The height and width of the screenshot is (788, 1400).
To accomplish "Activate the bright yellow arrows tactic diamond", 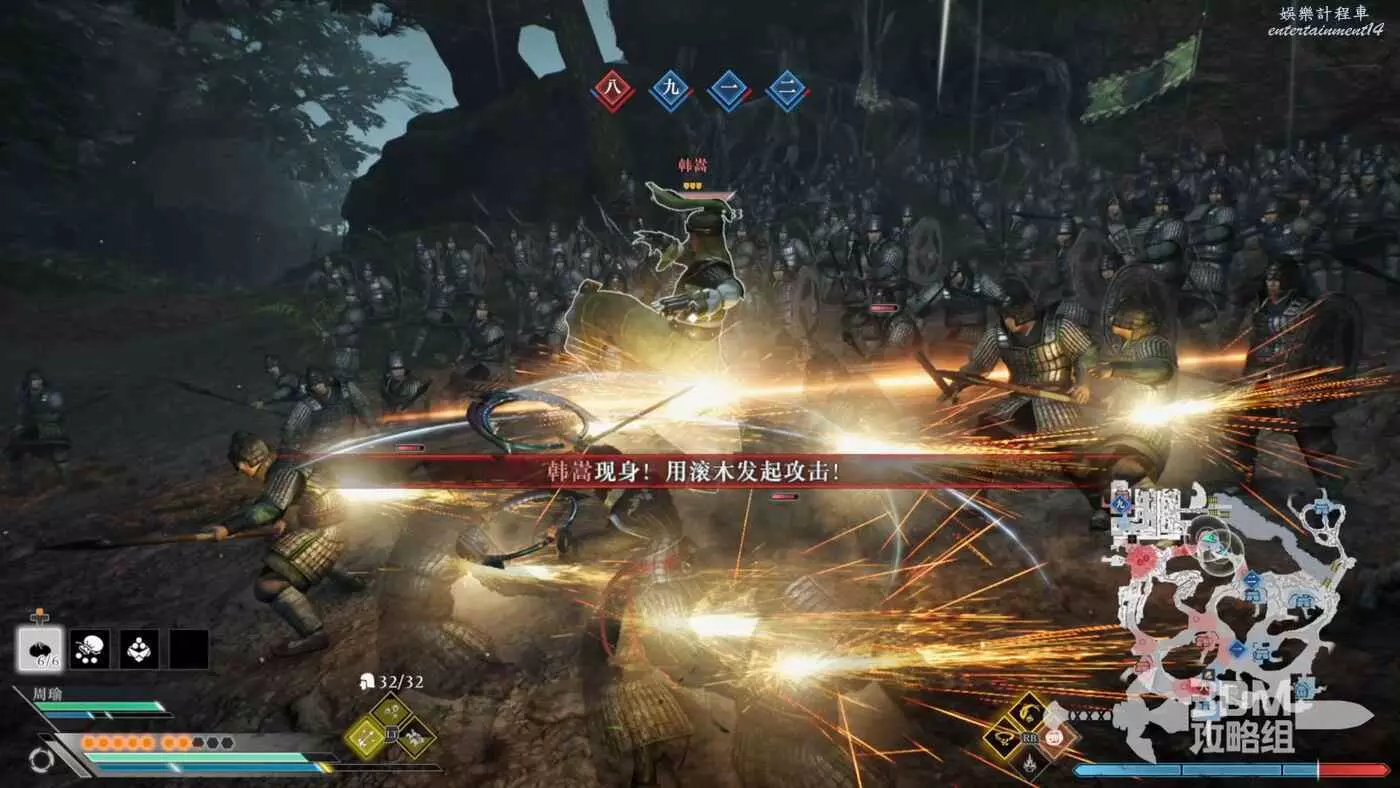I will [364, 738].
